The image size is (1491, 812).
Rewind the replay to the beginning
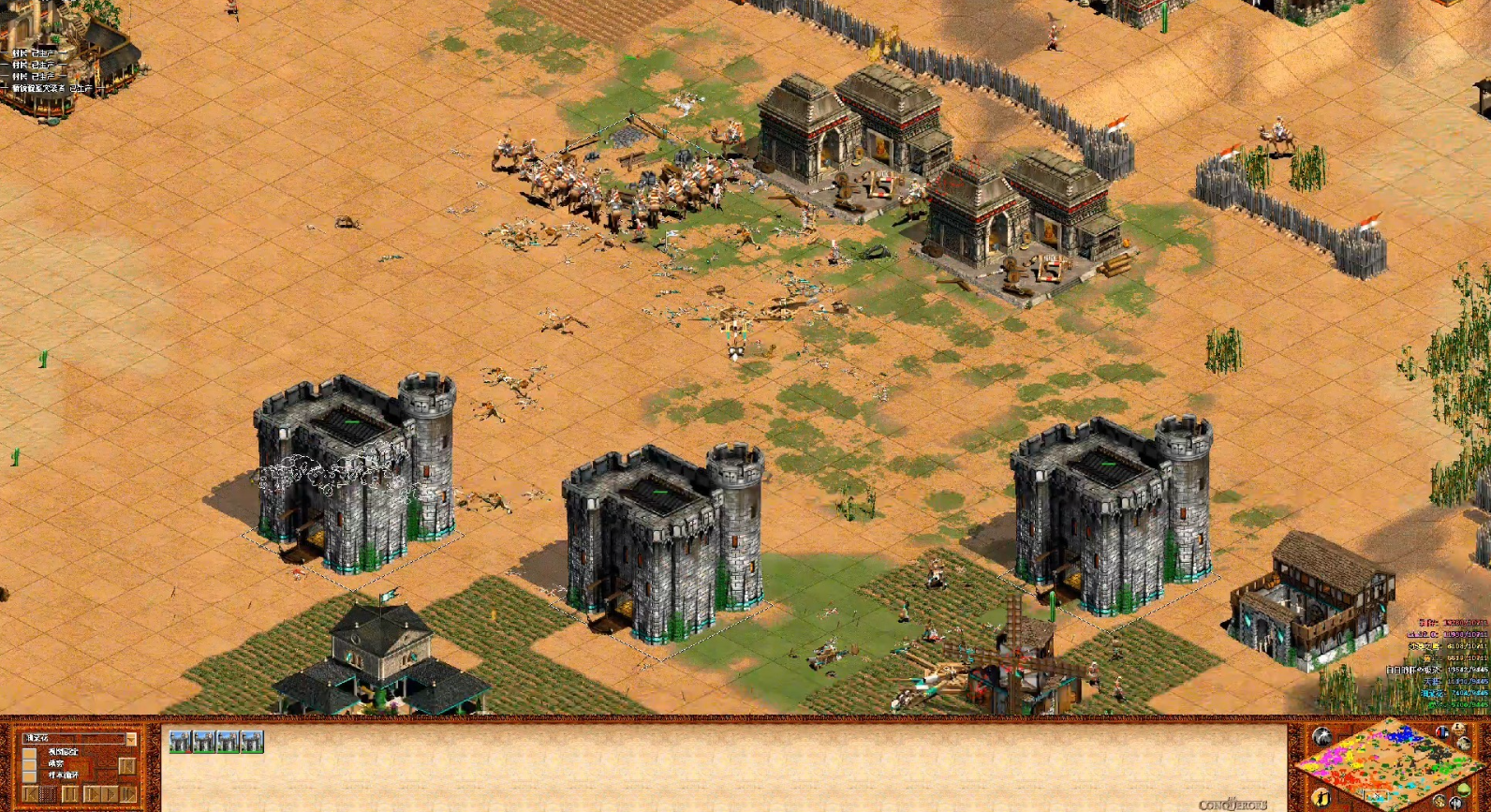coord(31,794)
